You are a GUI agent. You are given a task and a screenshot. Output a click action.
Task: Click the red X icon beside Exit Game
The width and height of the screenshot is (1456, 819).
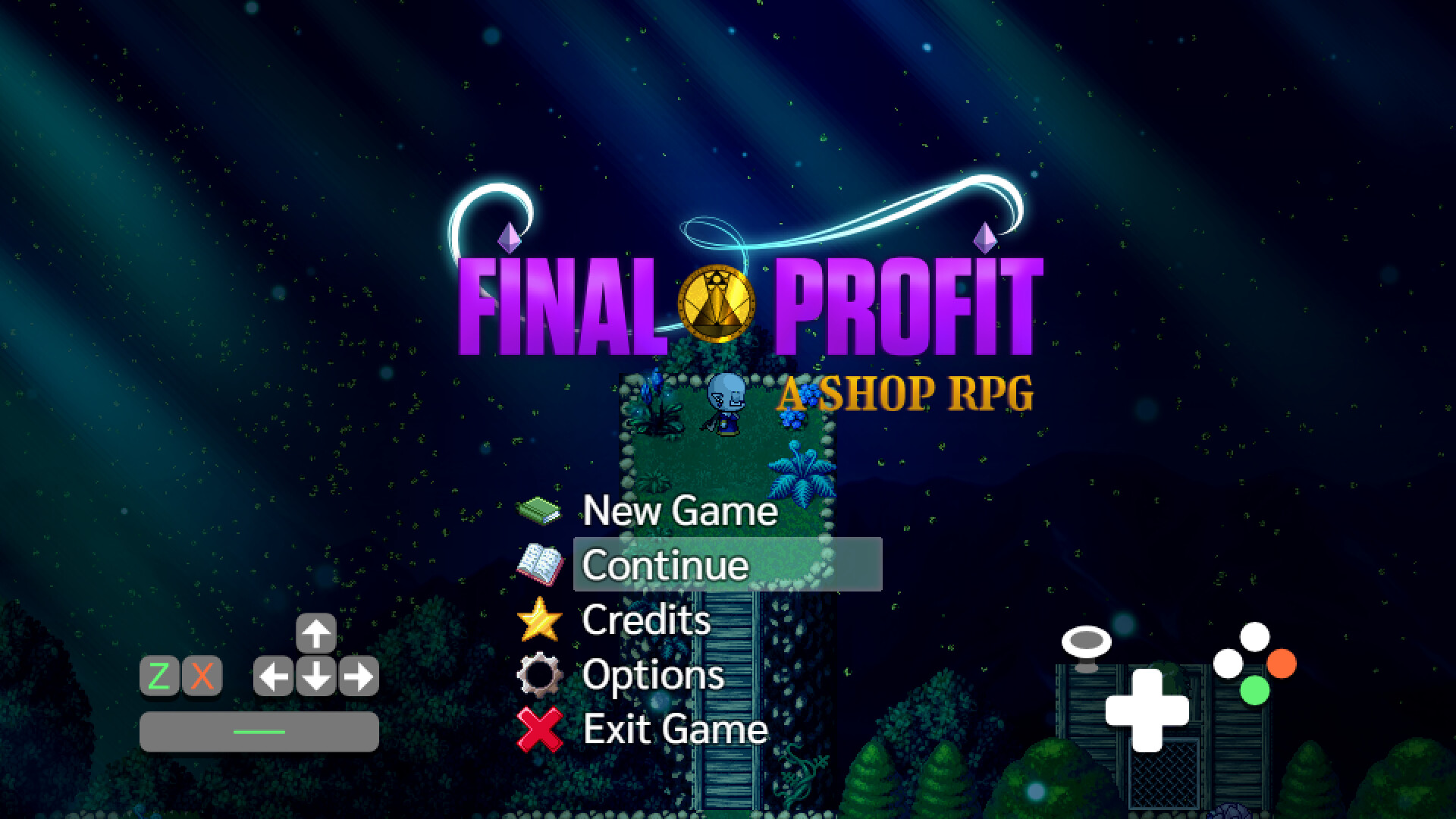coord(540,730)
